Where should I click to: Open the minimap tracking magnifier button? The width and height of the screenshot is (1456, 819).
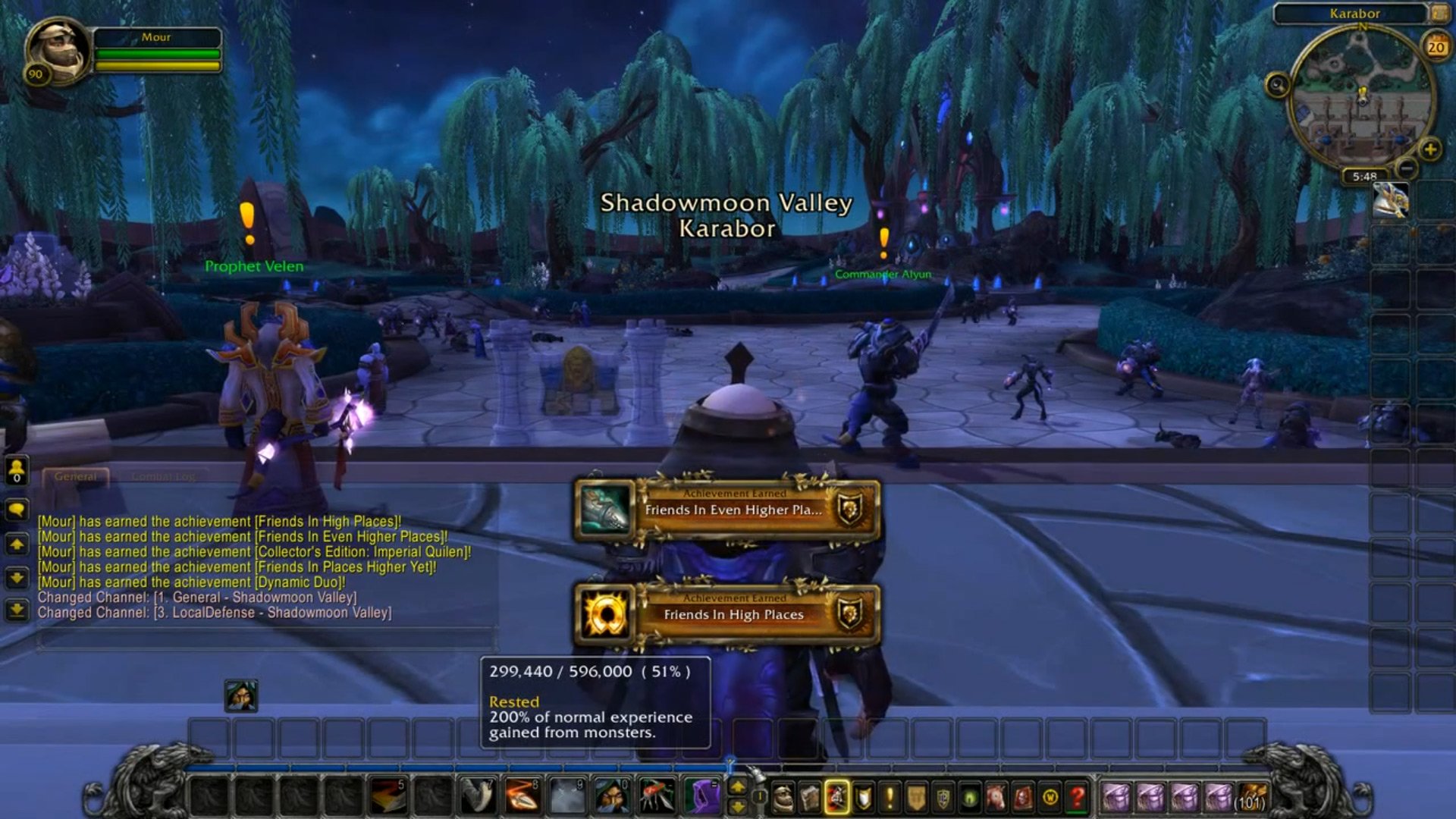coord(1277,85)
